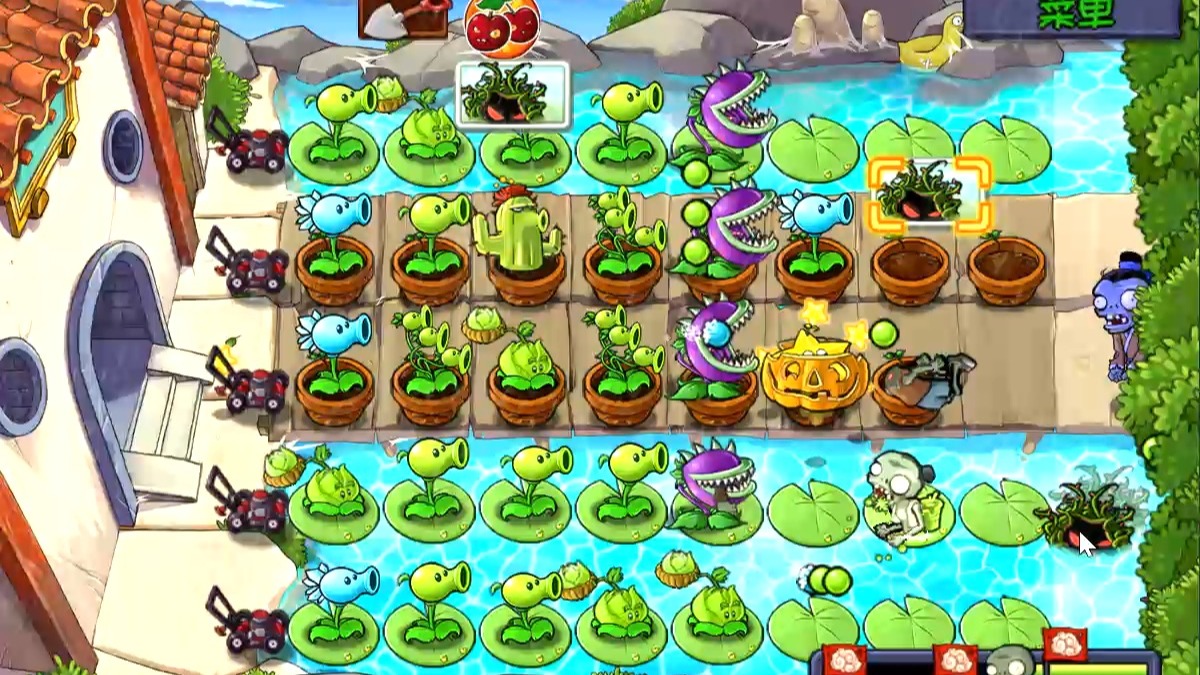Select the cherry bomb seed card
The width and height of the screenshot is (1200, 675).
click(502, 25)
